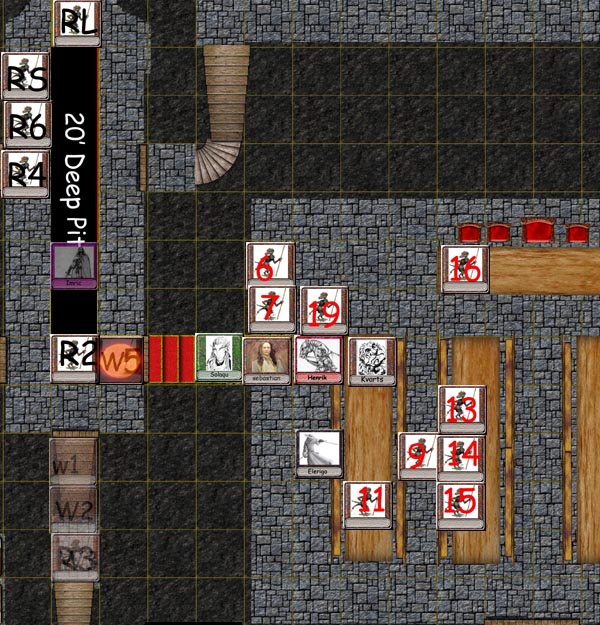Image resolution: width=600 pixels, height=625 pixels.
Task: Pick the R4 token
Action: pyautogui.click(x=25, y=174)
